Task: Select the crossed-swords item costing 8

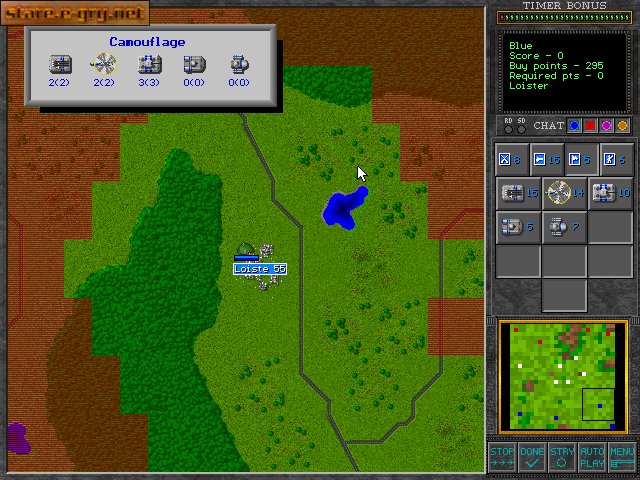Action: [x=510, y=159]
